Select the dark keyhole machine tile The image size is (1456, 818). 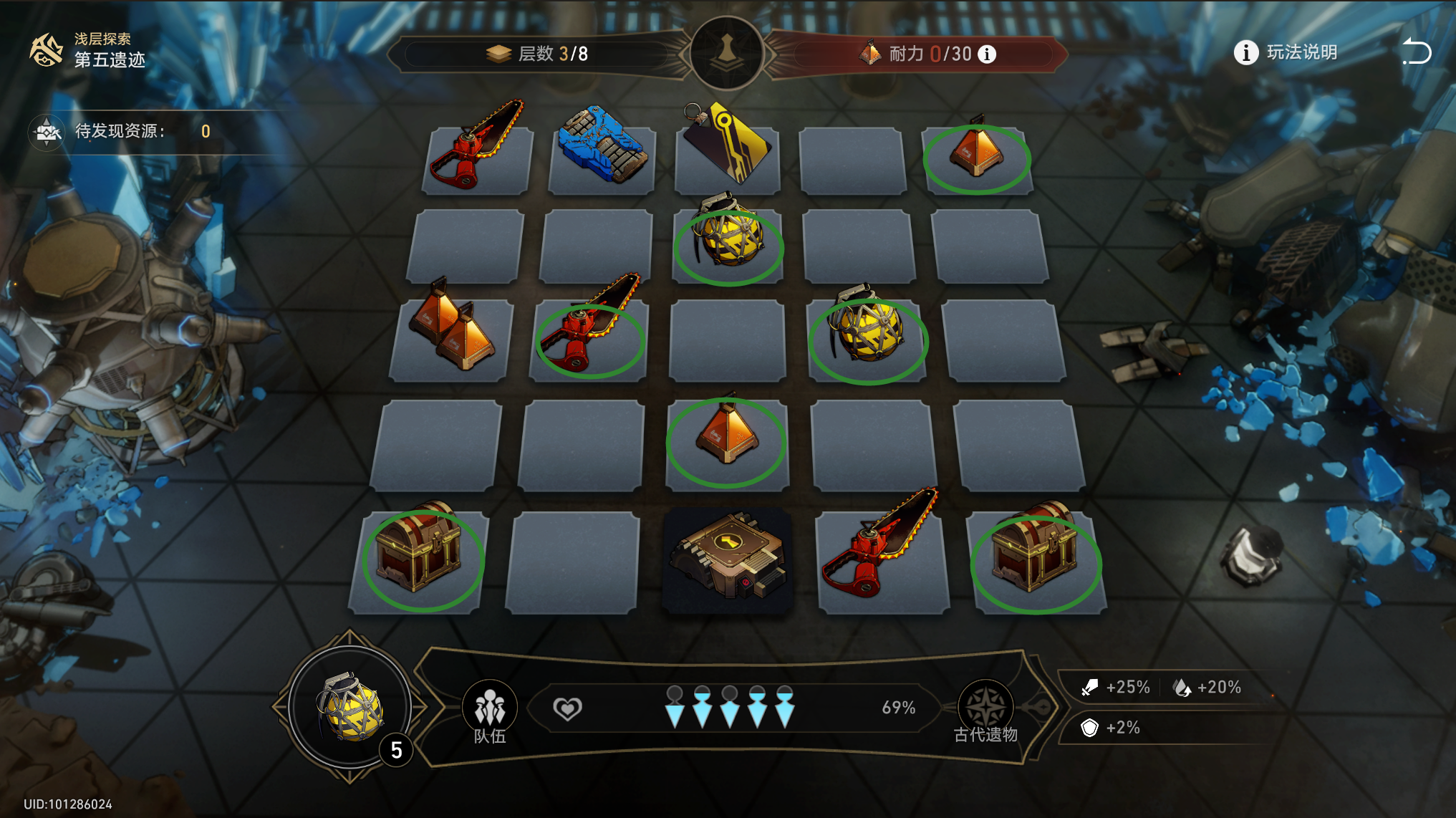(728, 559)
